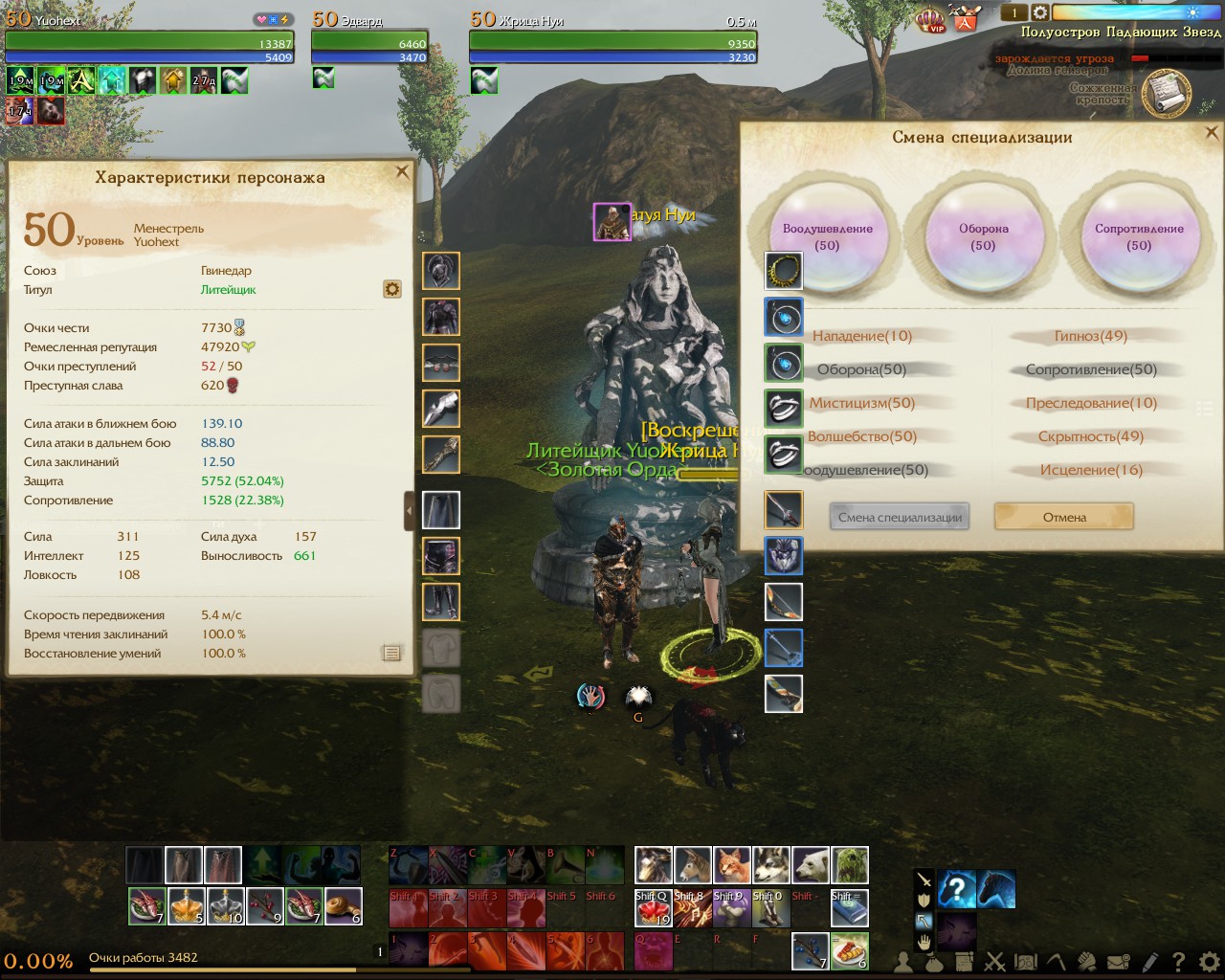Open the title settings gear icon
This screenshot has height=980, width=1225.
pyautogui.click(x=391, y=289)
